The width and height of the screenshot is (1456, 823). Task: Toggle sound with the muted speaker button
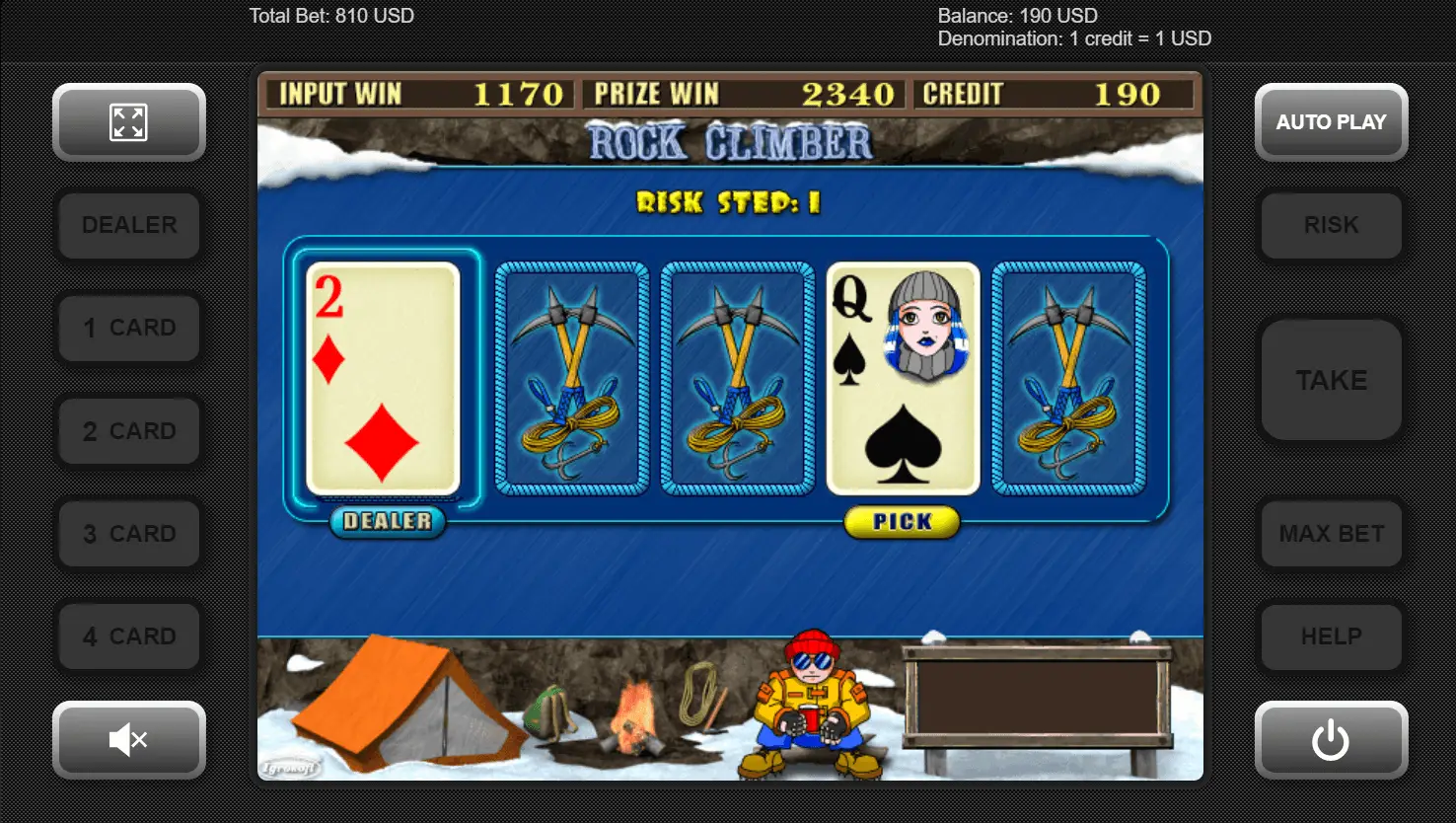pyautogui.click(x=129, y=739)
